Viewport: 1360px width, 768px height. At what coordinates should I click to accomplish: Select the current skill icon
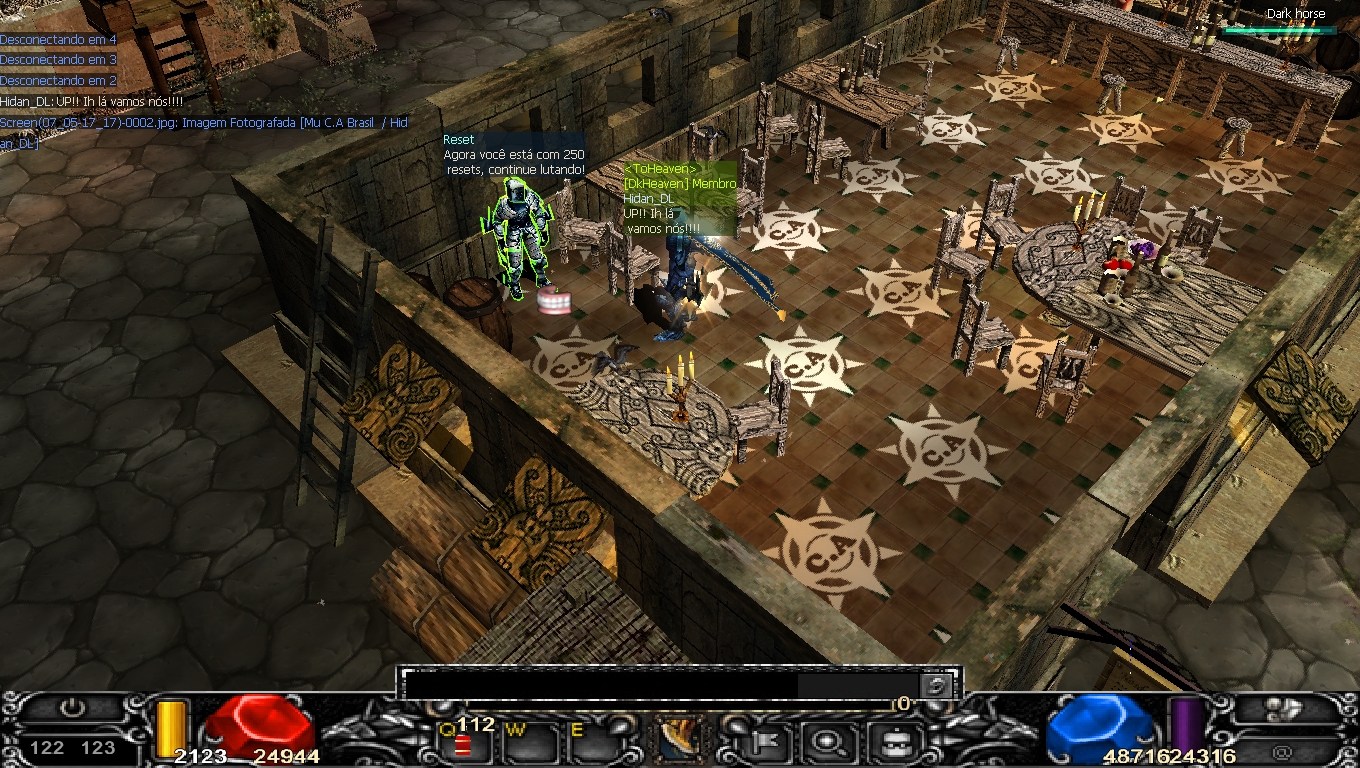pos(680,741)
